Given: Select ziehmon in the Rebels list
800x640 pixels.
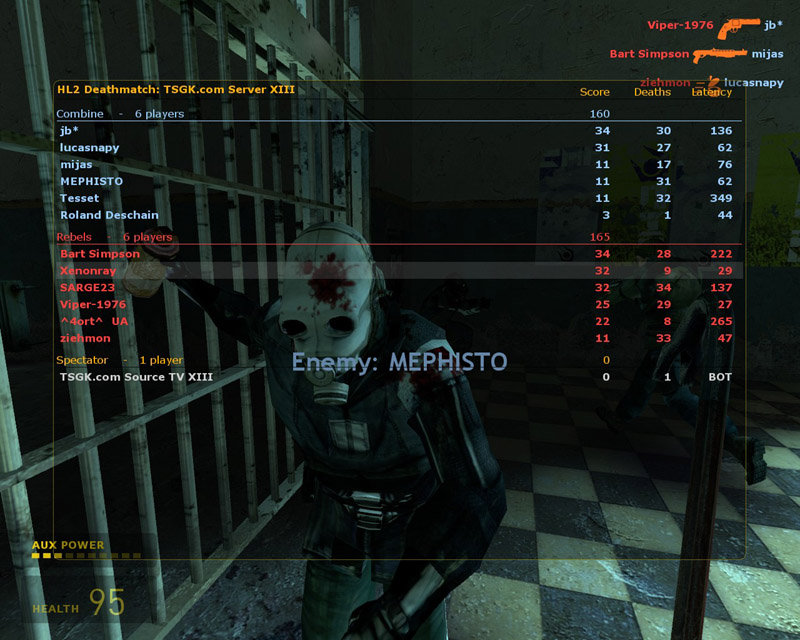Looking at the screenshot, I should (x=86, y=338).
